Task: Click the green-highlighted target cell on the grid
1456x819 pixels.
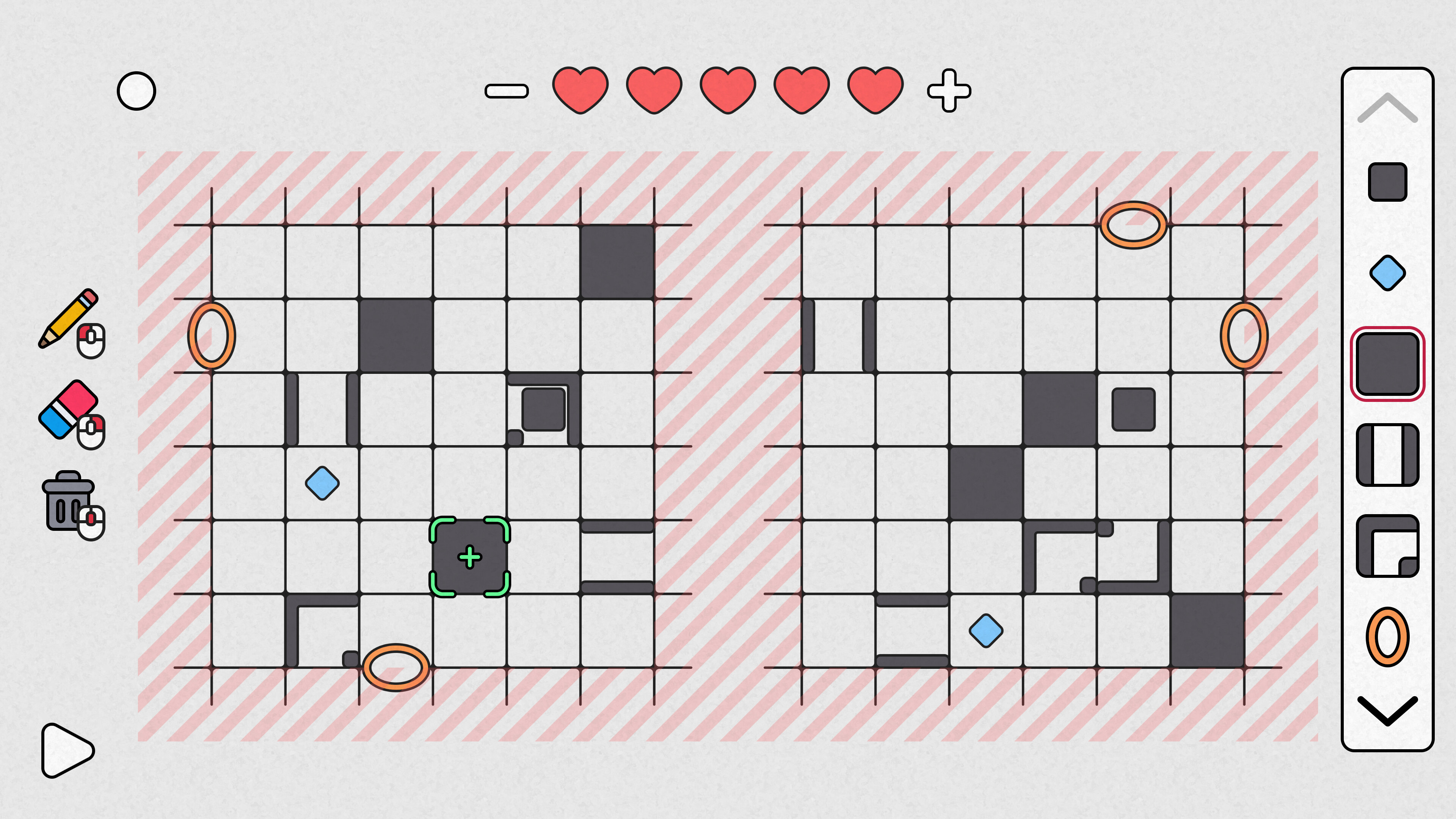Action: [469, 557]
